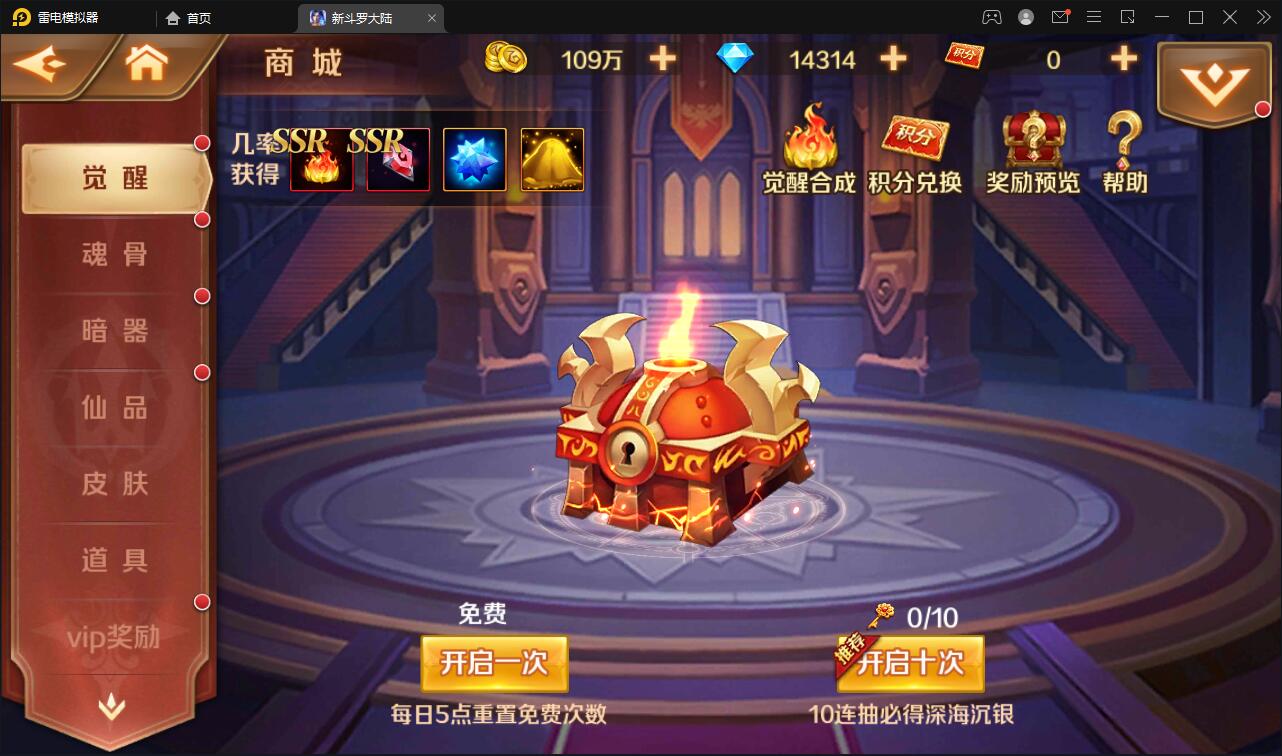Image resolution: width=1282 pixels, height=756 pixels.
Task: Switch to the 魂骨 sidebar tab
Action: point(113,255)
